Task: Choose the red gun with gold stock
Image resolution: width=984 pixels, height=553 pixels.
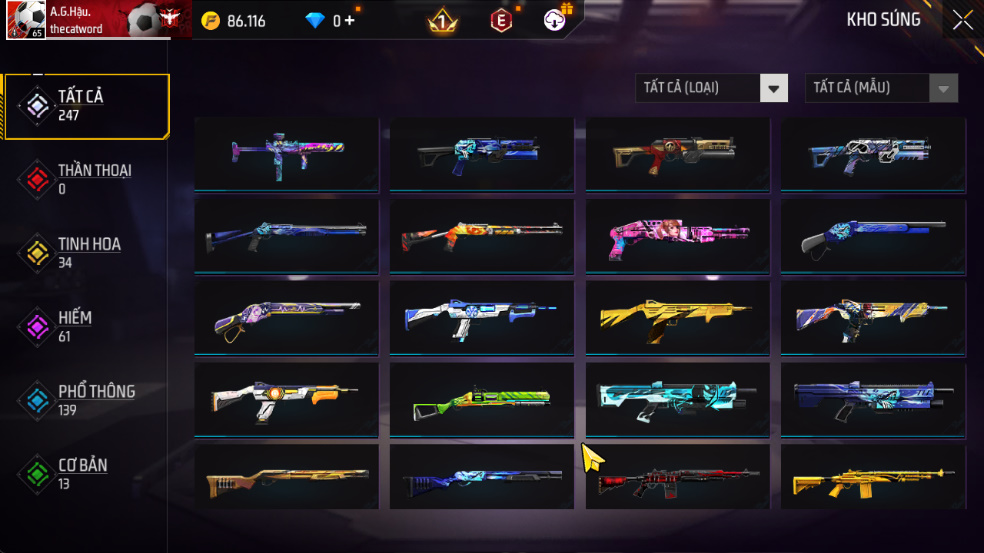Action: pyautogui.click(x=677, y=153)
